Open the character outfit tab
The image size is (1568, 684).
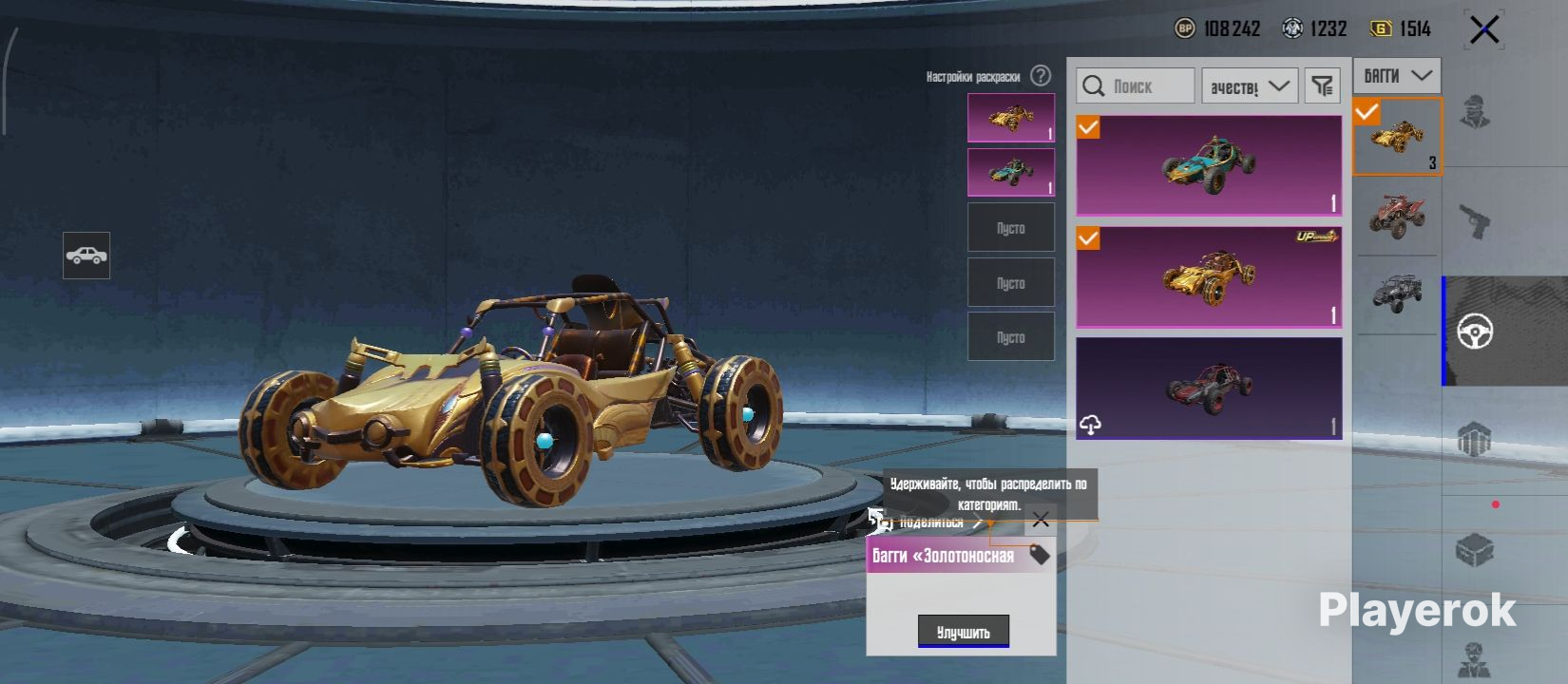coord(1475,112)
